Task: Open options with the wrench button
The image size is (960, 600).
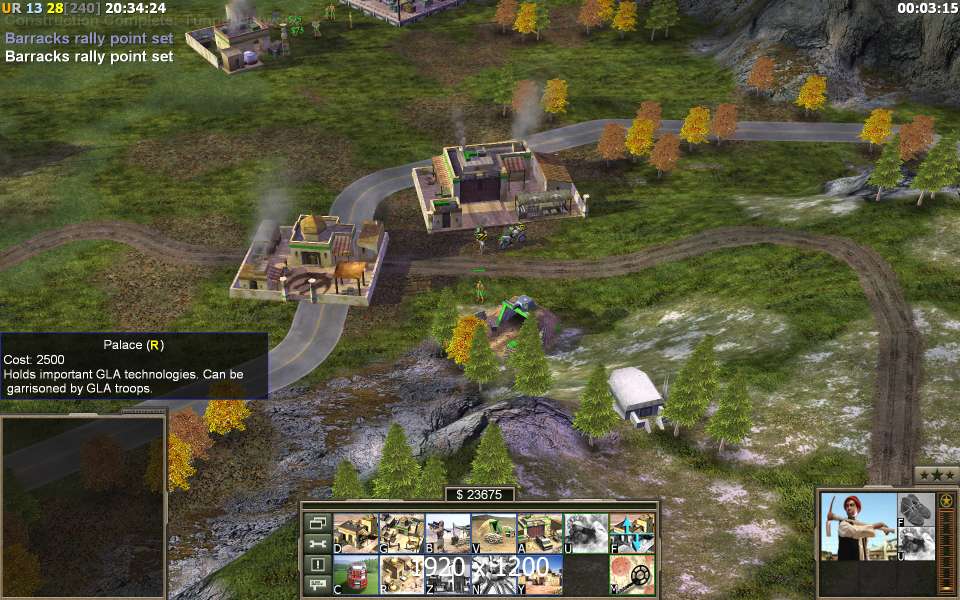Action: [x=318, y=544]
